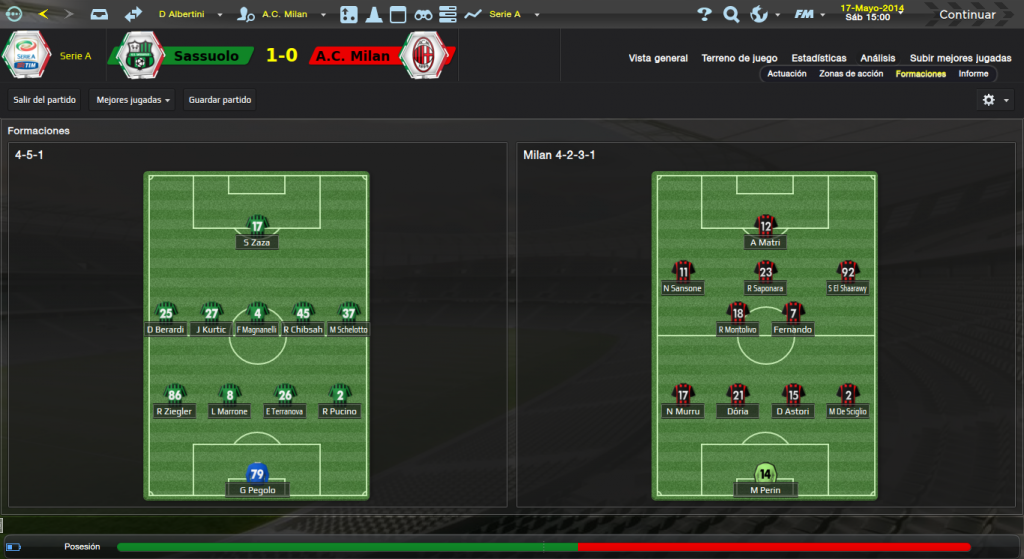The width and height of the screenshot is (1024, 559).
Task: Open the magnifying glass search
Action: (x=731, y=15)
